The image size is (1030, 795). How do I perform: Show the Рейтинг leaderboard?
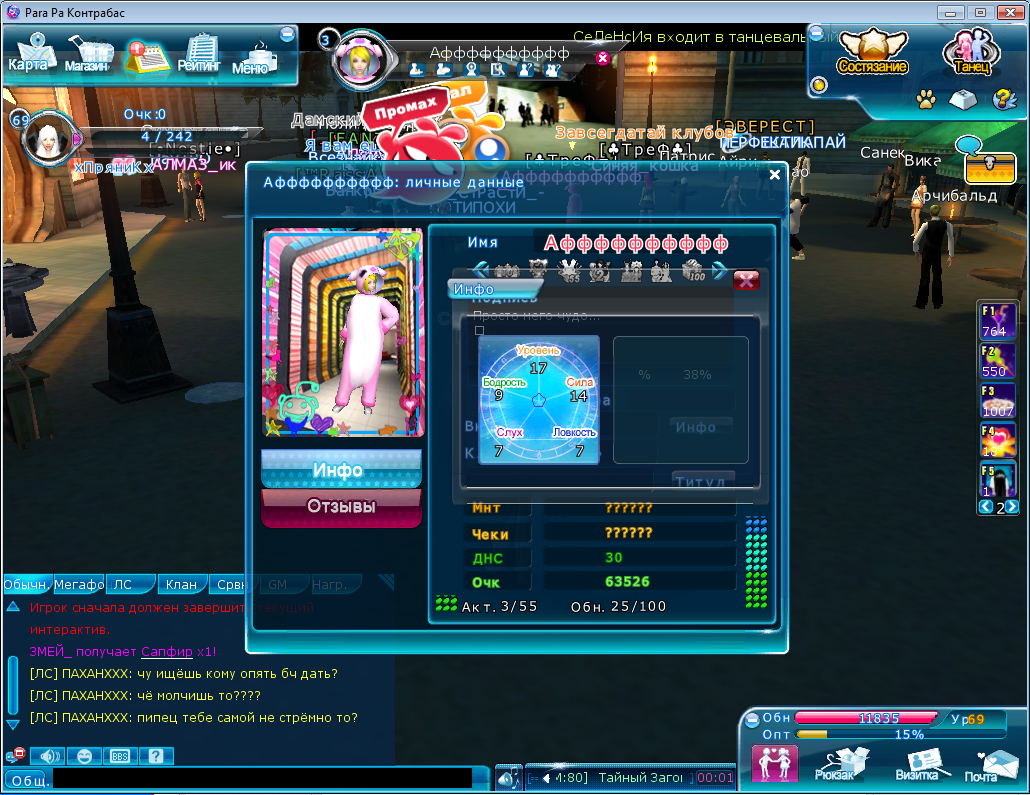click(x=201, y=54)
